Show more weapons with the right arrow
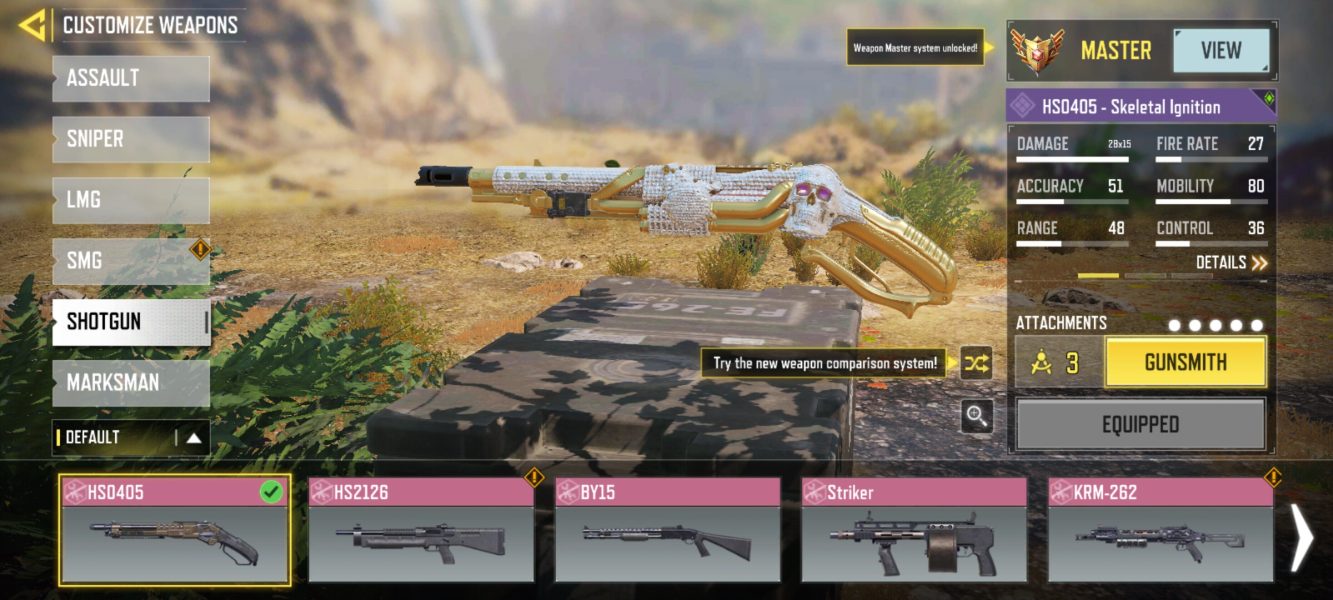Screen dimensions: 1333x600 (1303, 538)
